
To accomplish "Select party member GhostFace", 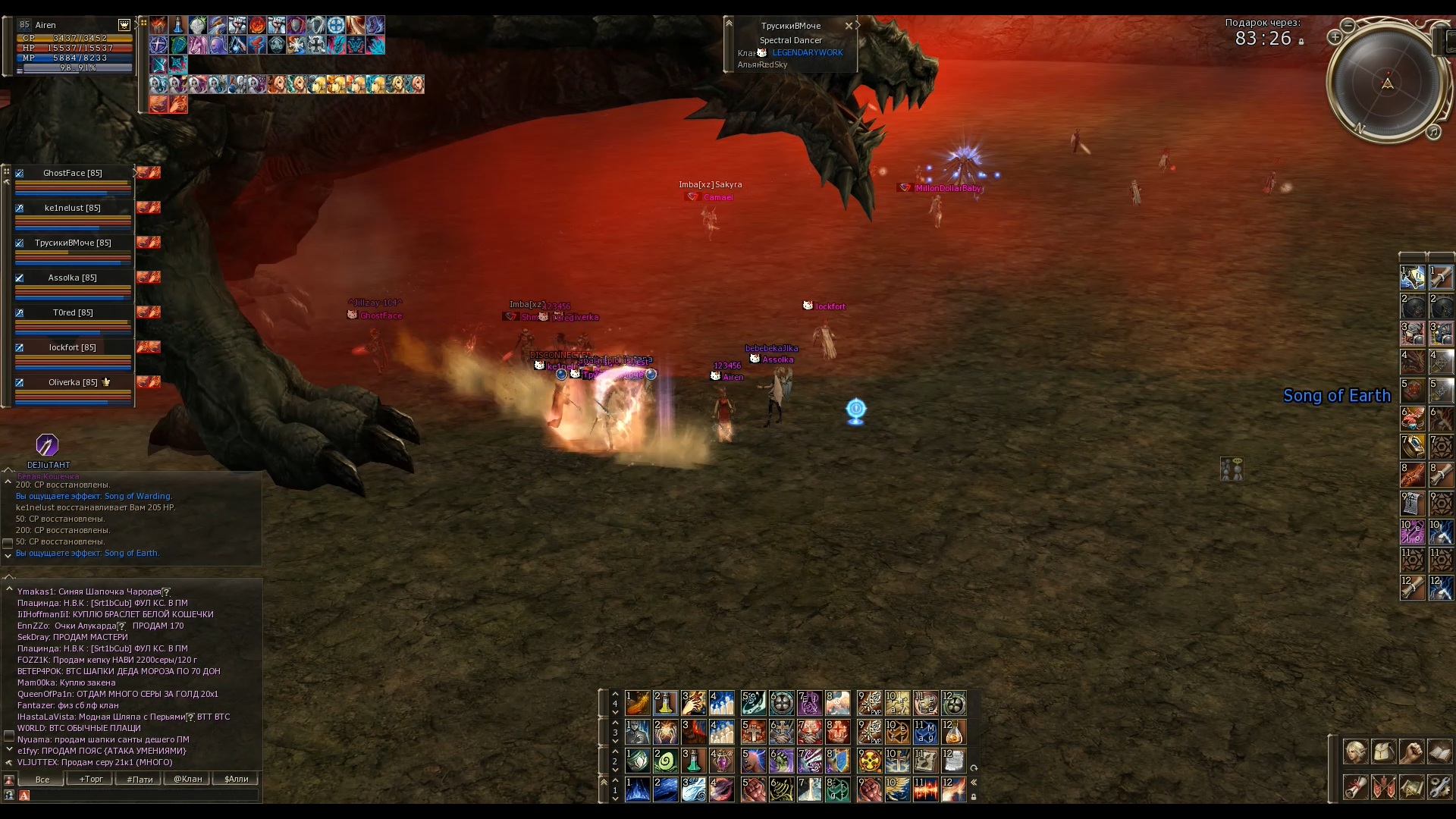I will 73,173.
